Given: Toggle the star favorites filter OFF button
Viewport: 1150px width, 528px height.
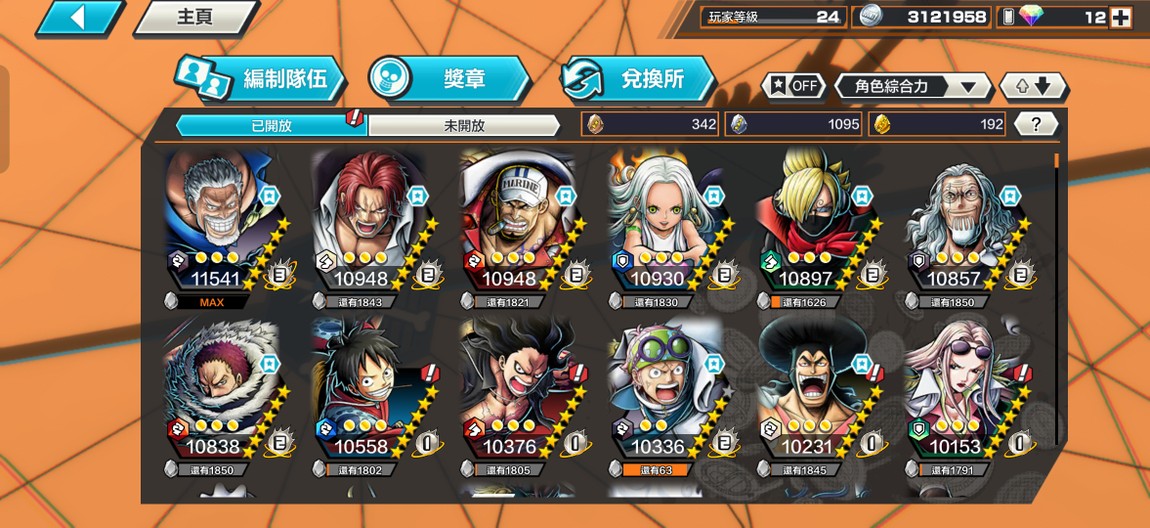Looking at the screenshot, I should coord(795,86).
